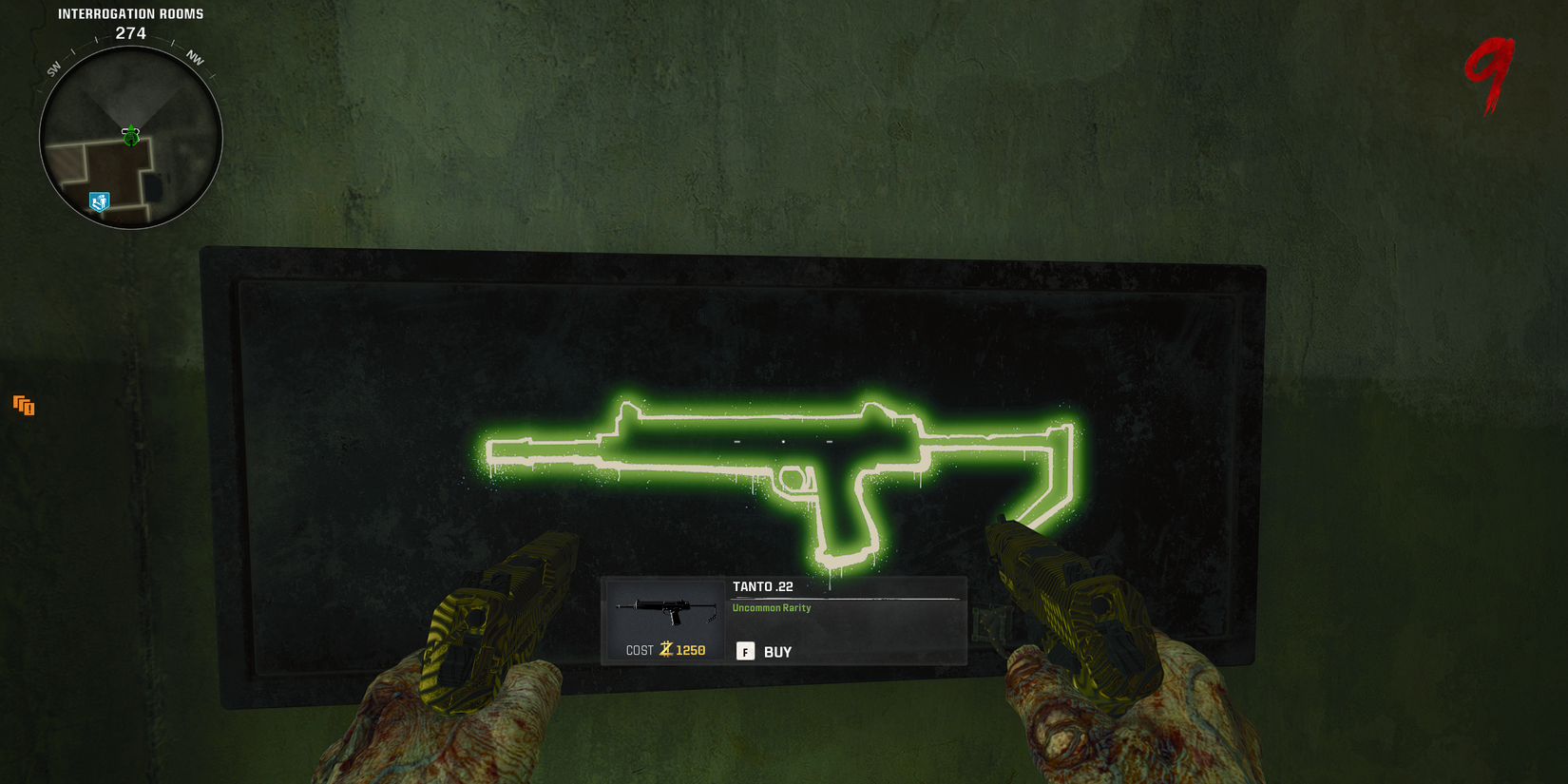
Task: Click the Uncommon Rarity label
Action: [770, 608]
